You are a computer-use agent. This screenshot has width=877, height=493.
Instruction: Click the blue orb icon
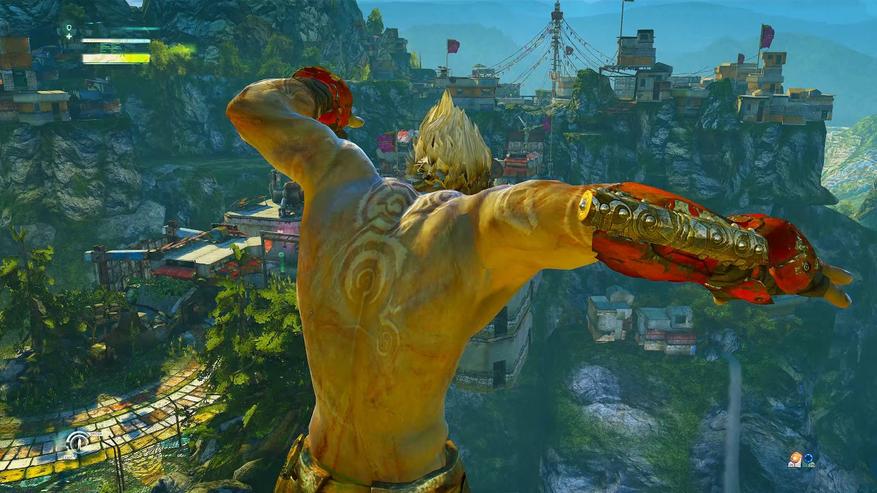[808, 460]
